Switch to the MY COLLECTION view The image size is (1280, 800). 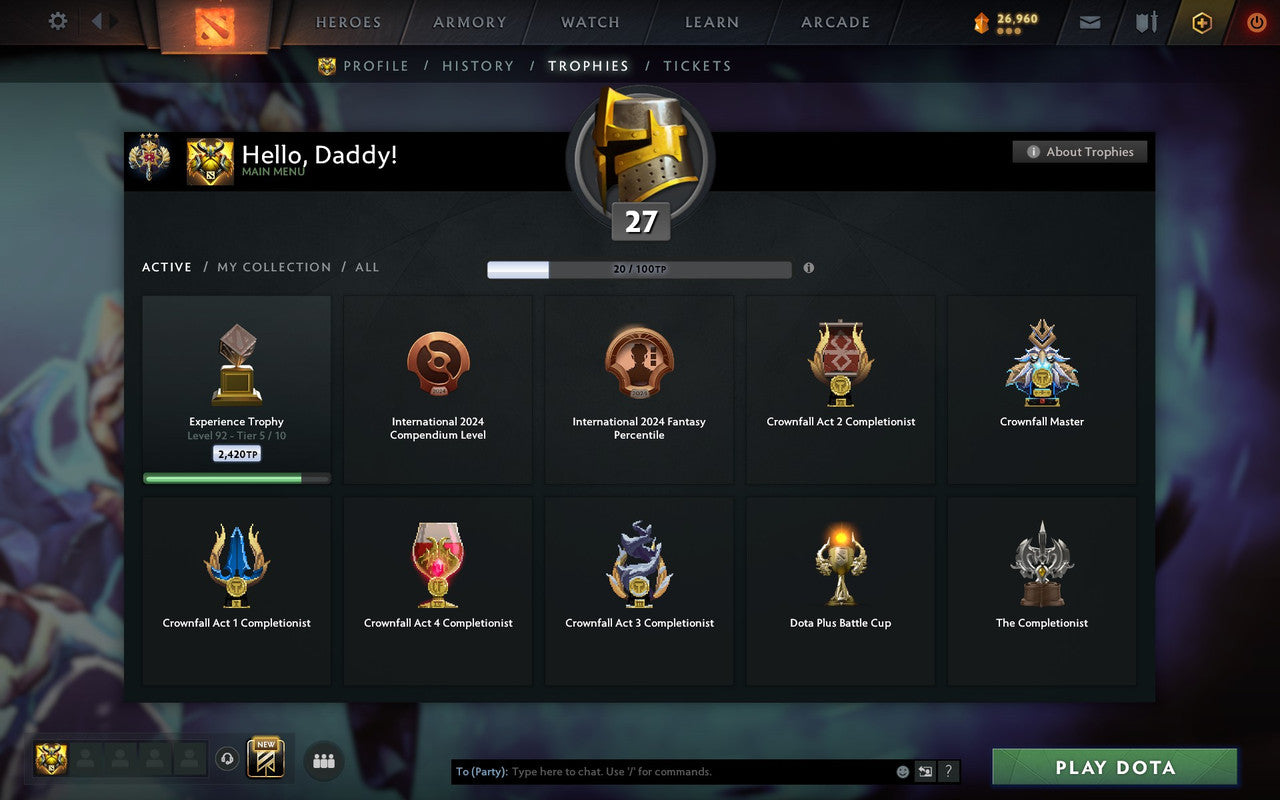coord(274,267)
